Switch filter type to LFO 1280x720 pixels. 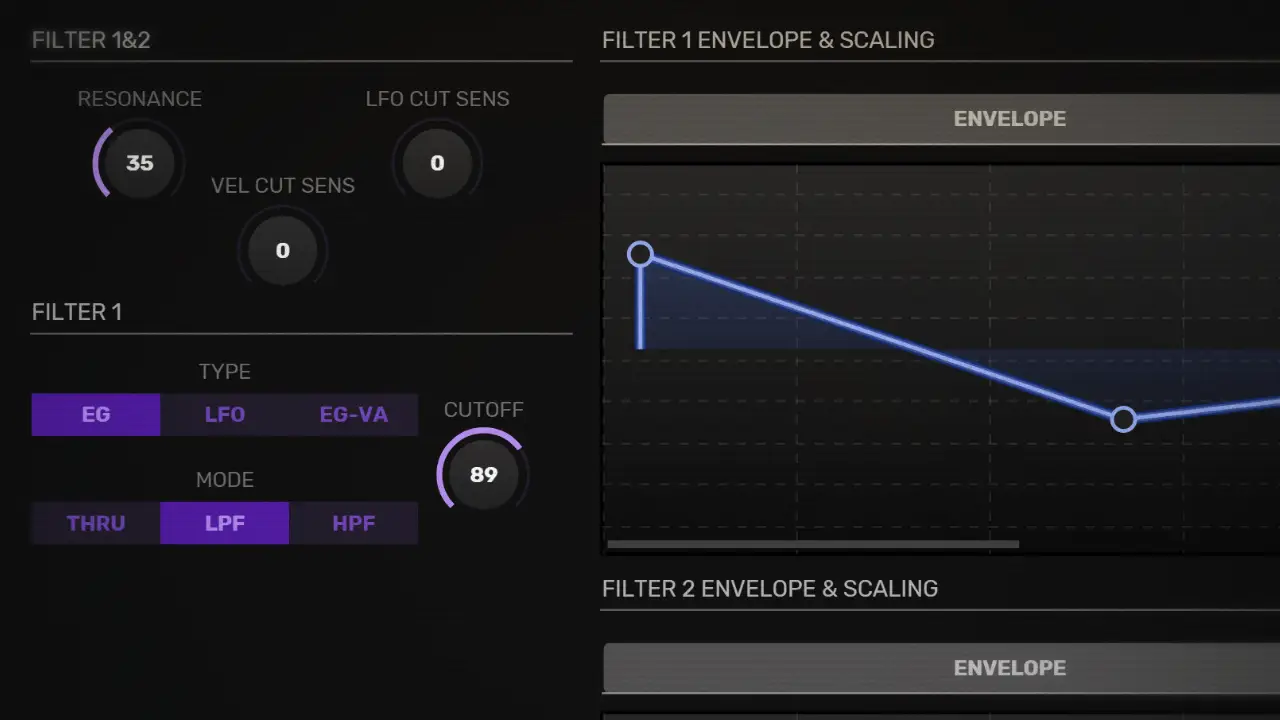coord(225,414)
